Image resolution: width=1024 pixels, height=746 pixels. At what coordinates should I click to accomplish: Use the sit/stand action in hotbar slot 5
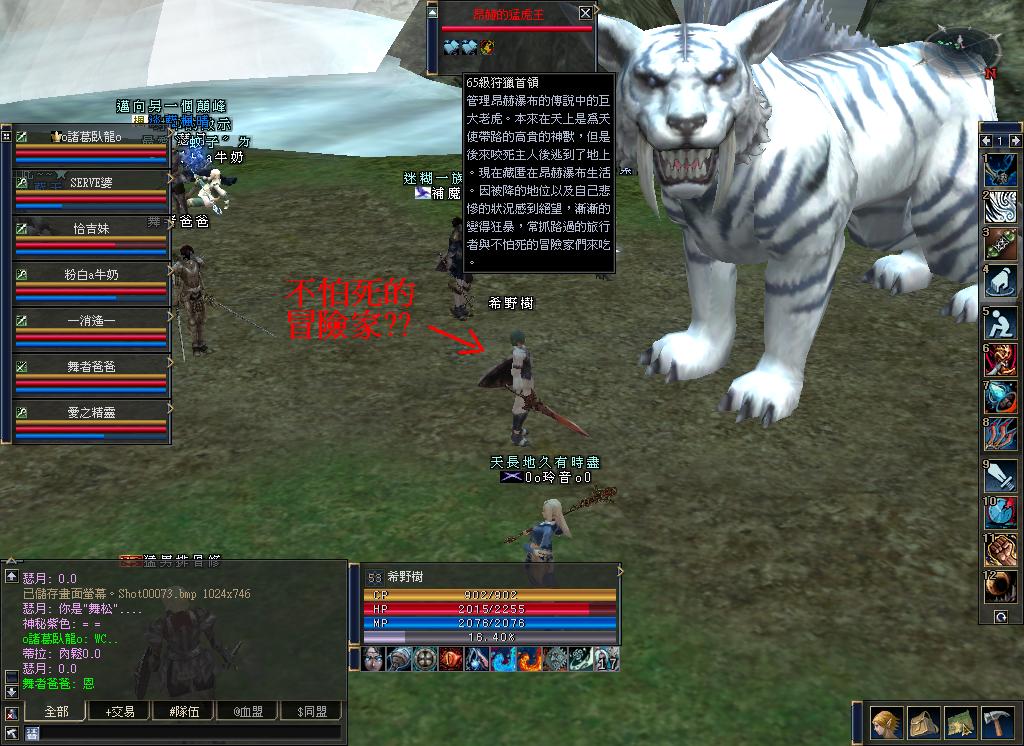click(1001, 322)
